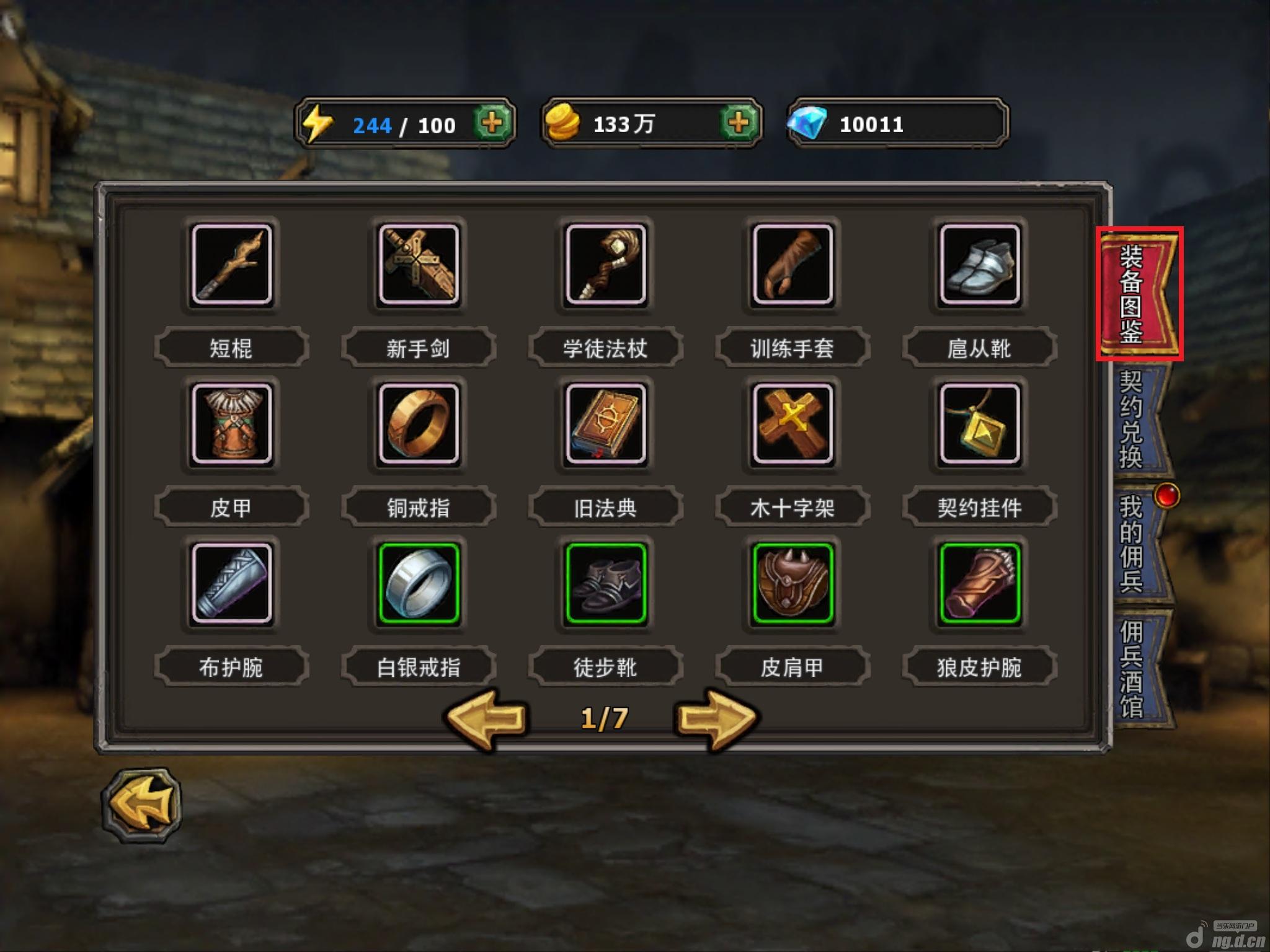
Task: Choose the 木十字架 wooden cross
Action: click(793, 424)
